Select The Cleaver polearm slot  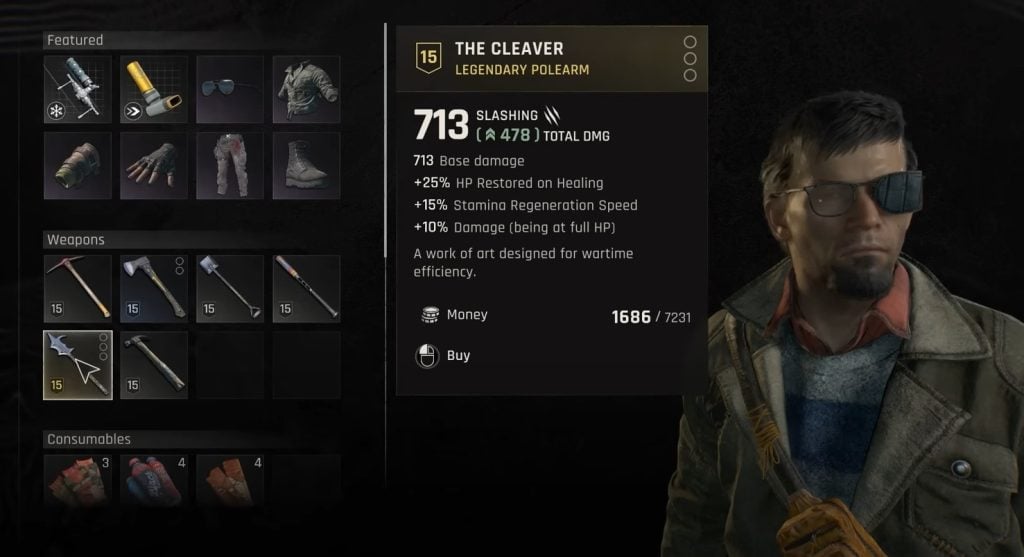pyautogui.click(x=77, y=365)
